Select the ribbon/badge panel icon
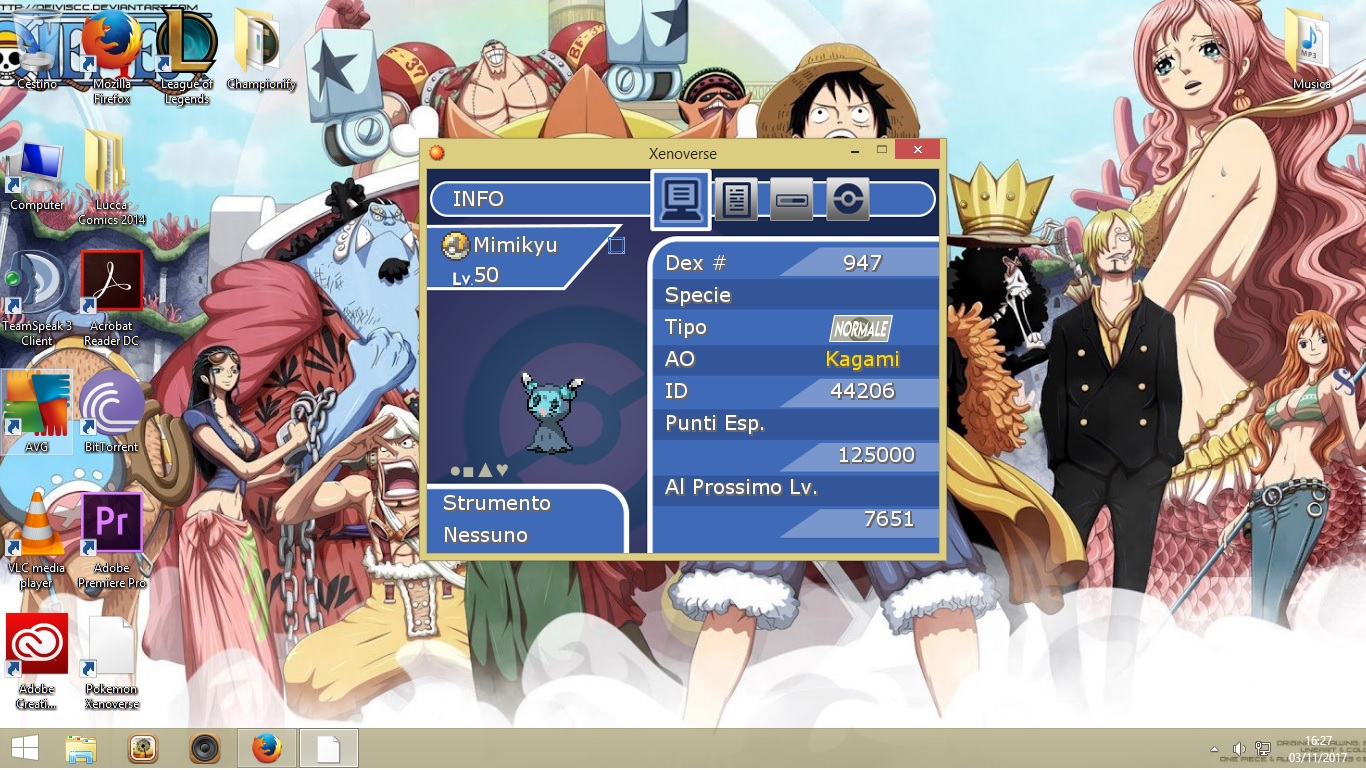 tap(792, 198)
